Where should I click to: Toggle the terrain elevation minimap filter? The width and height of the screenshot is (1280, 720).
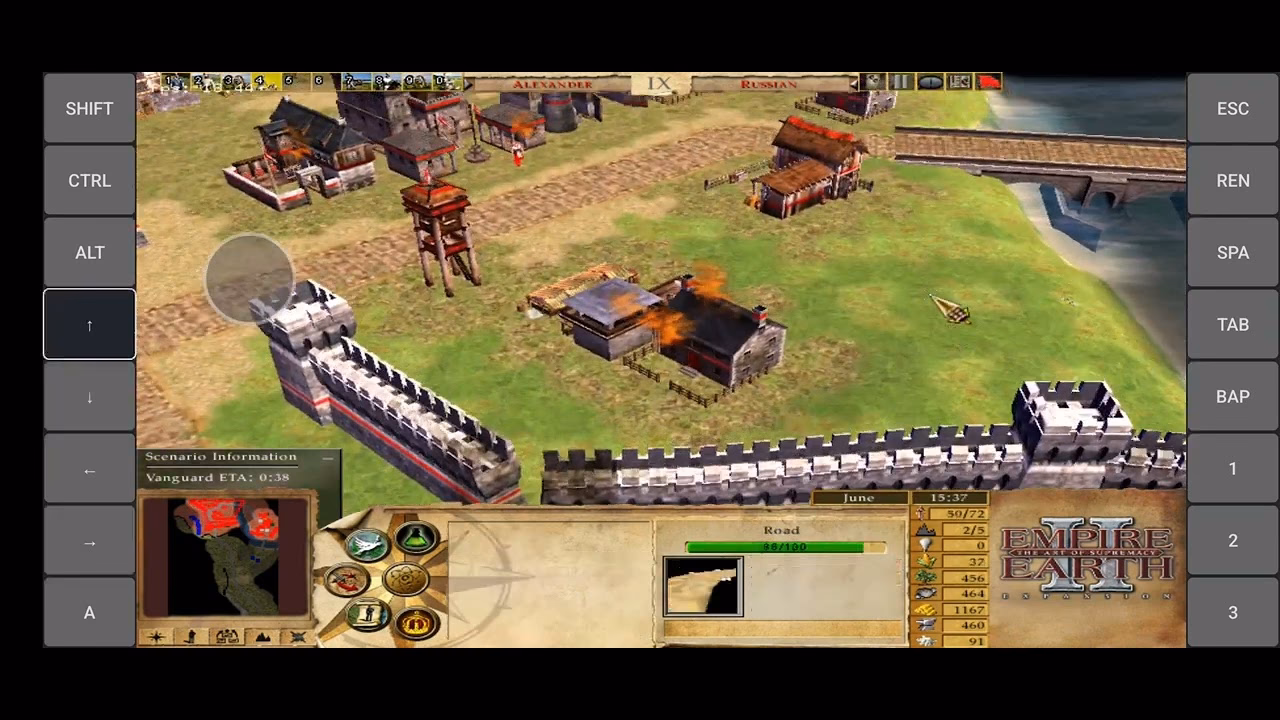262,636
